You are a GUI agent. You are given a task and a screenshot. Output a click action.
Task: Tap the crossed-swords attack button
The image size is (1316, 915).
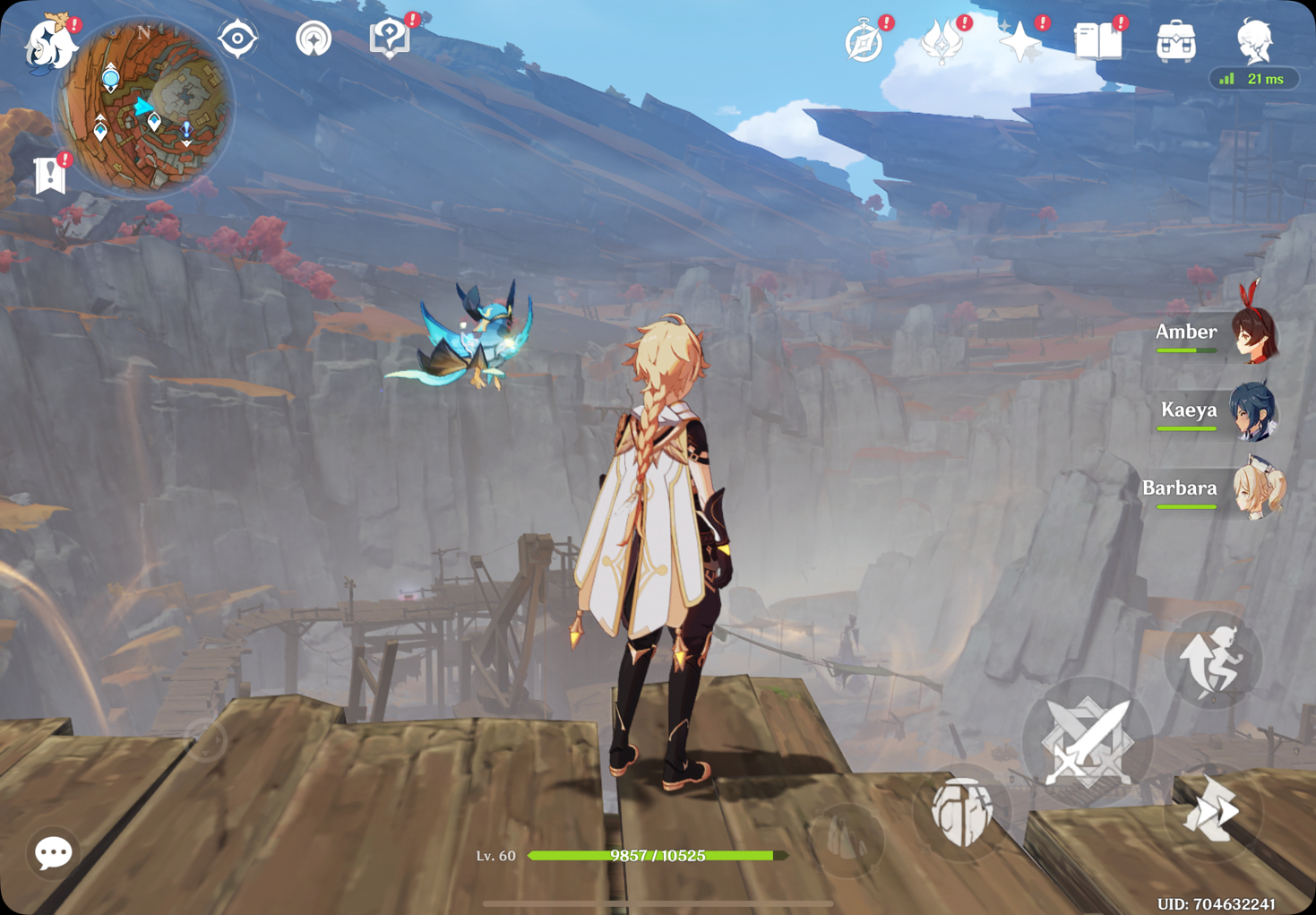pos(1088,742)
